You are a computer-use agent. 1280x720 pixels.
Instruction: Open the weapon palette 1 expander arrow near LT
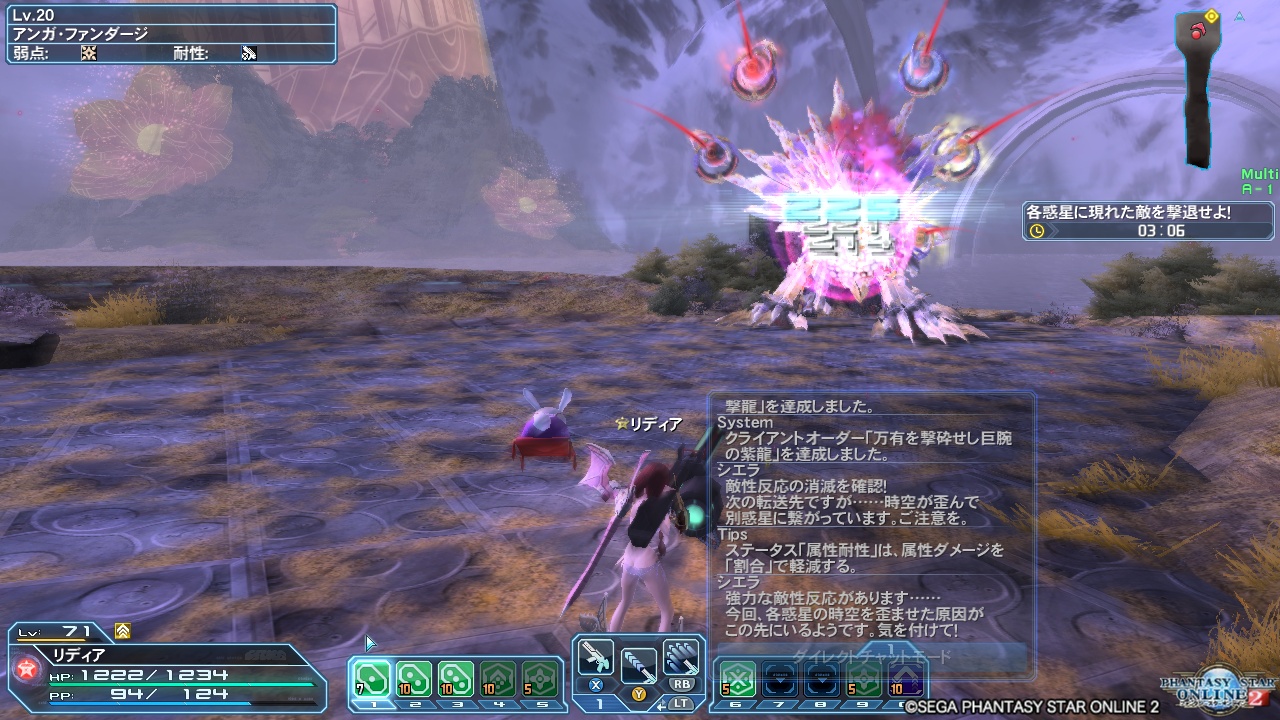[663, 705]
